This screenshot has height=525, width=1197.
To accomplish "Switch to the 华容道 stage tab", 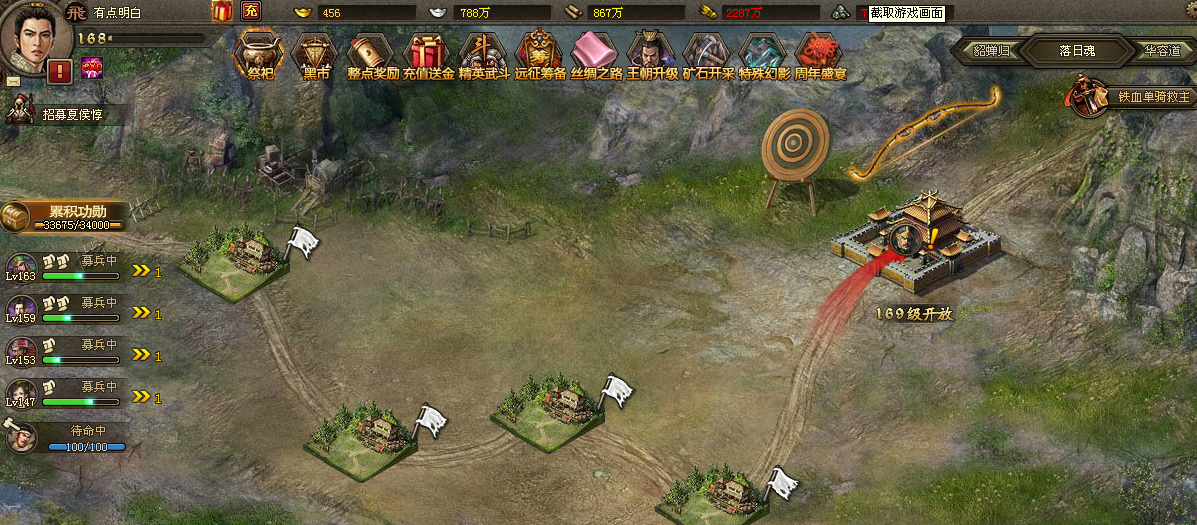I will (x=1160, y=50).
